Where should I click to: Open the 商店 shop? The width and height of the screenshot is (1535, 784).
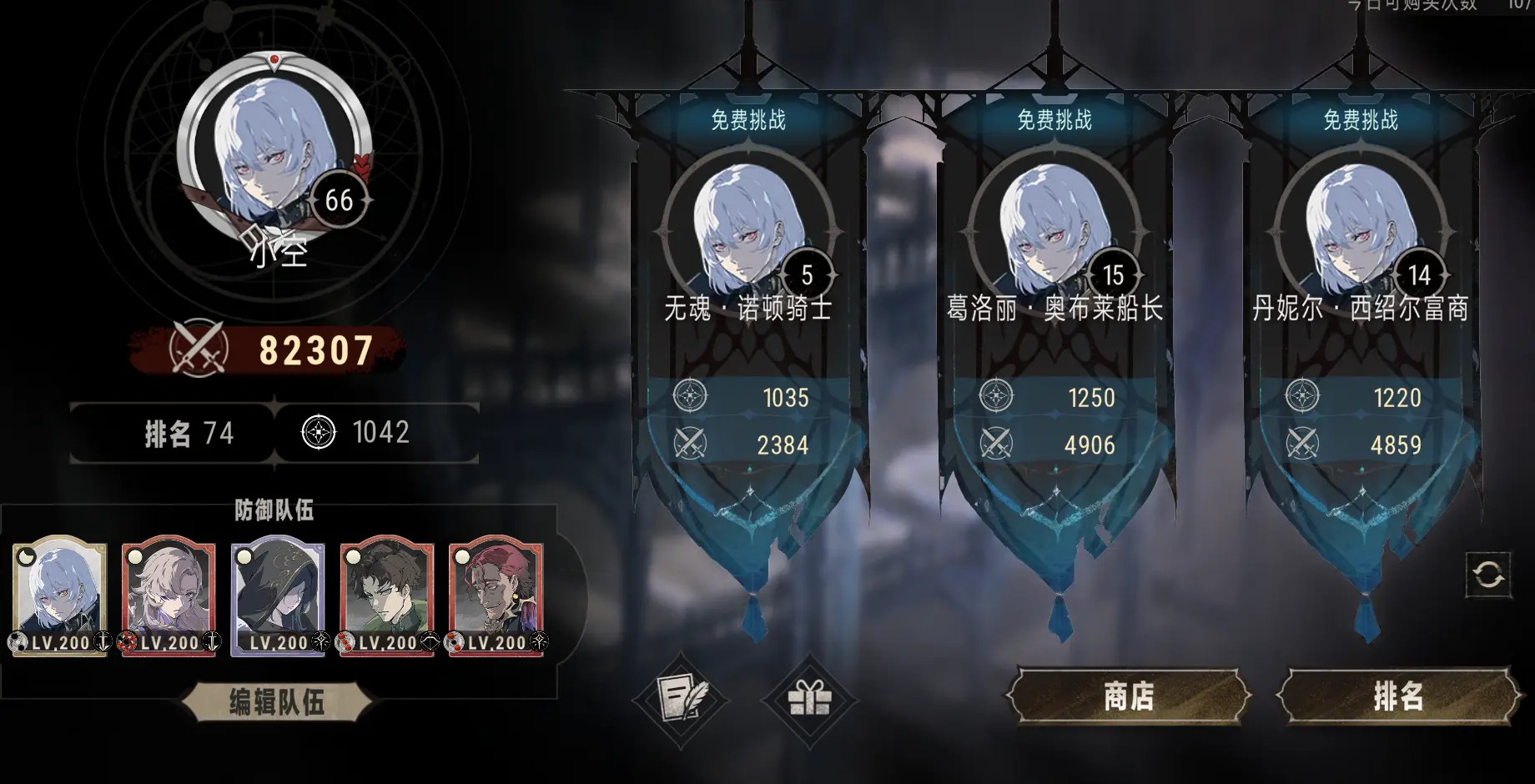[1129, 696]
